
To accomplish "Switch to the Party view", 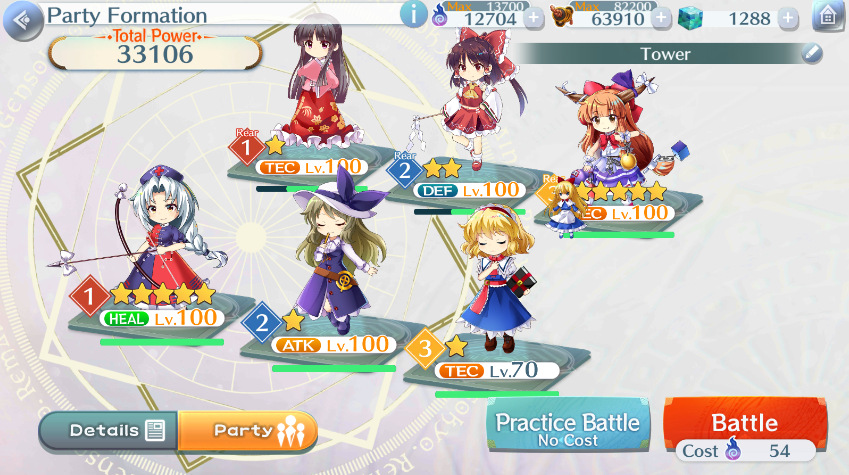I will [x=247, y=431].
